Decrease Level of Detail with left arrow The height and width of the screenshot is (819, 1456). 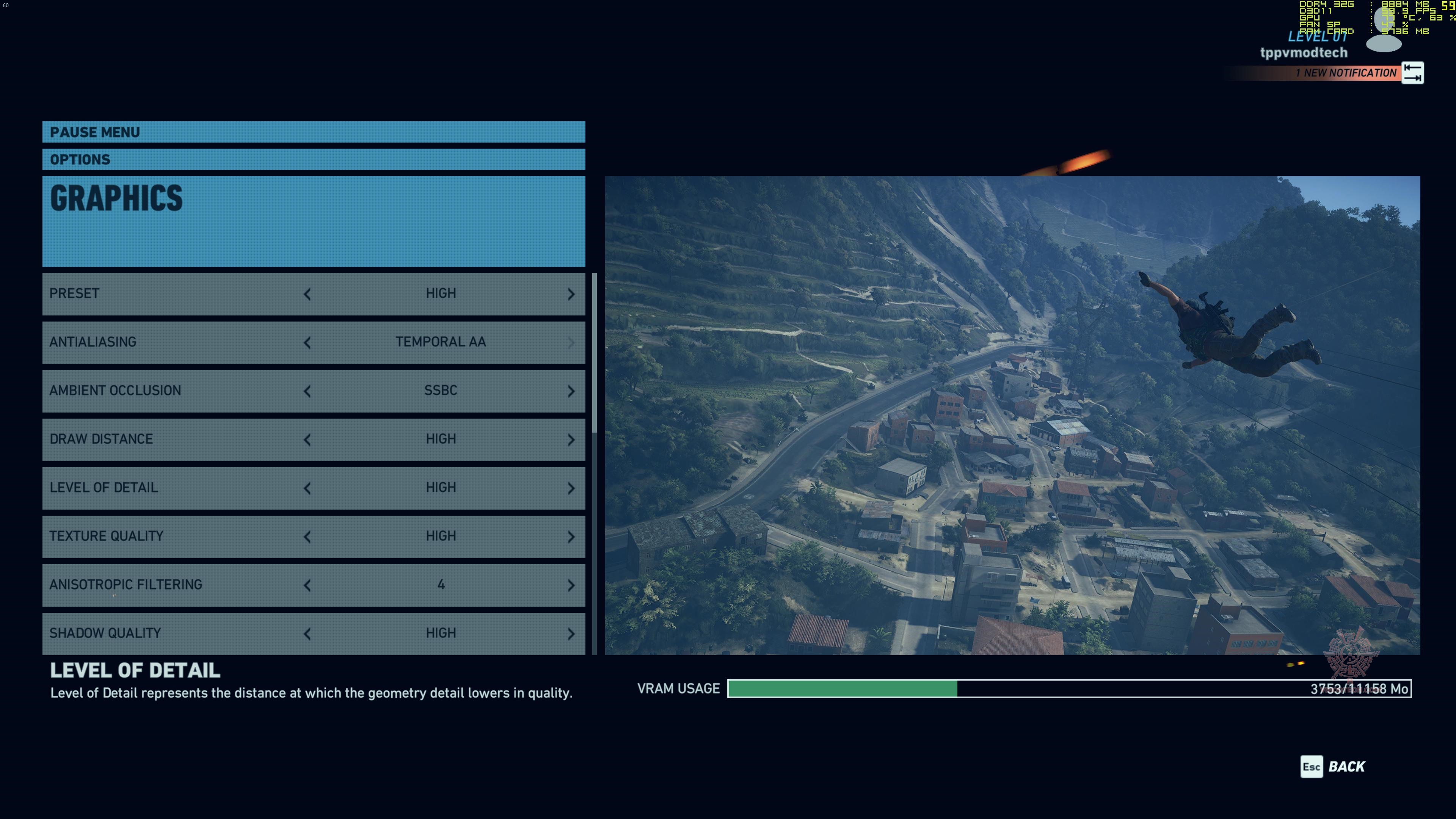point(307,488)
